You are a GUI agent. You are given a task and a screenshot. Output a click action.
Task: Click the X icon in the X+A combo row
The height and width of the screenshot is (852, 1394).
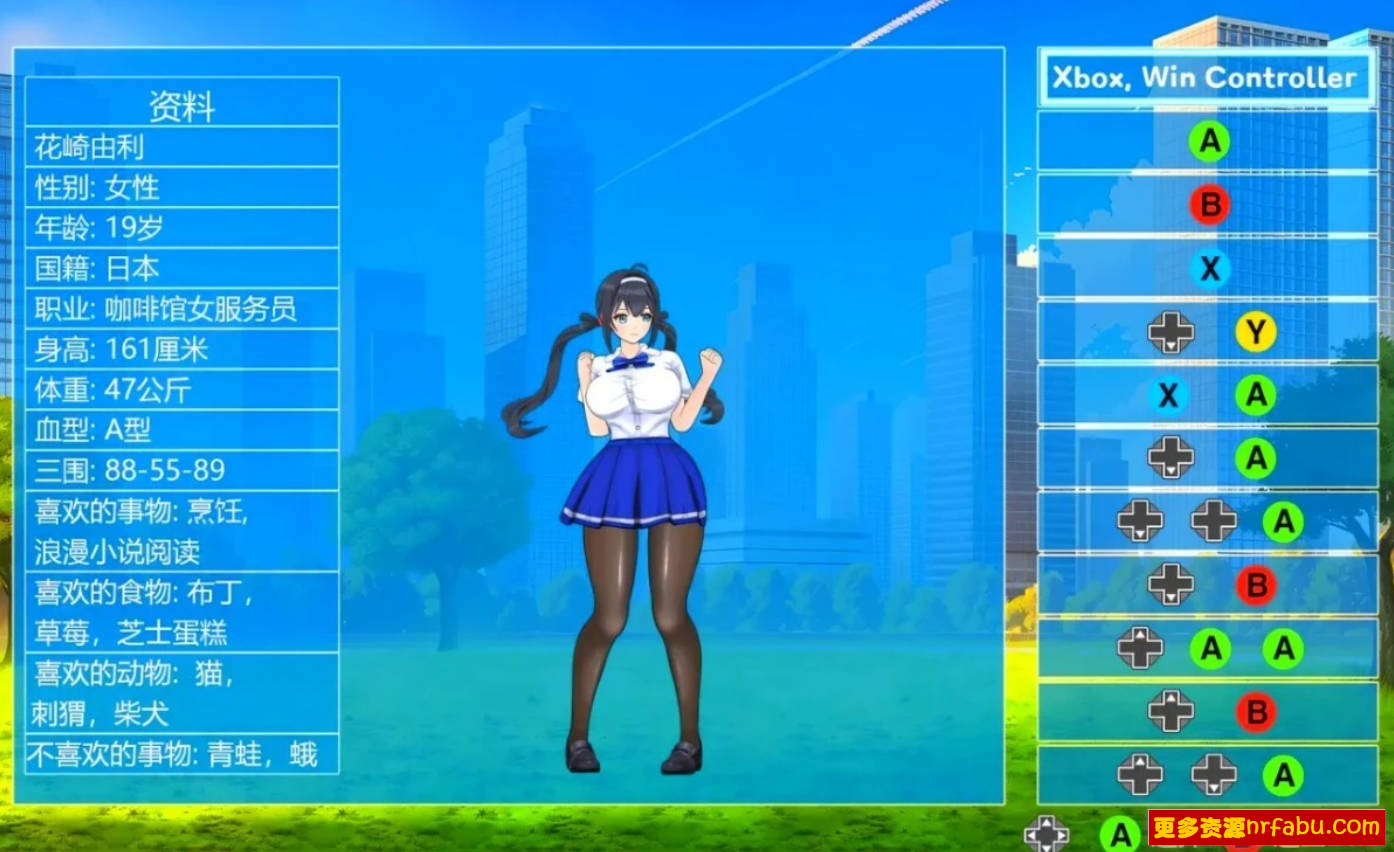click(1168, 396)
